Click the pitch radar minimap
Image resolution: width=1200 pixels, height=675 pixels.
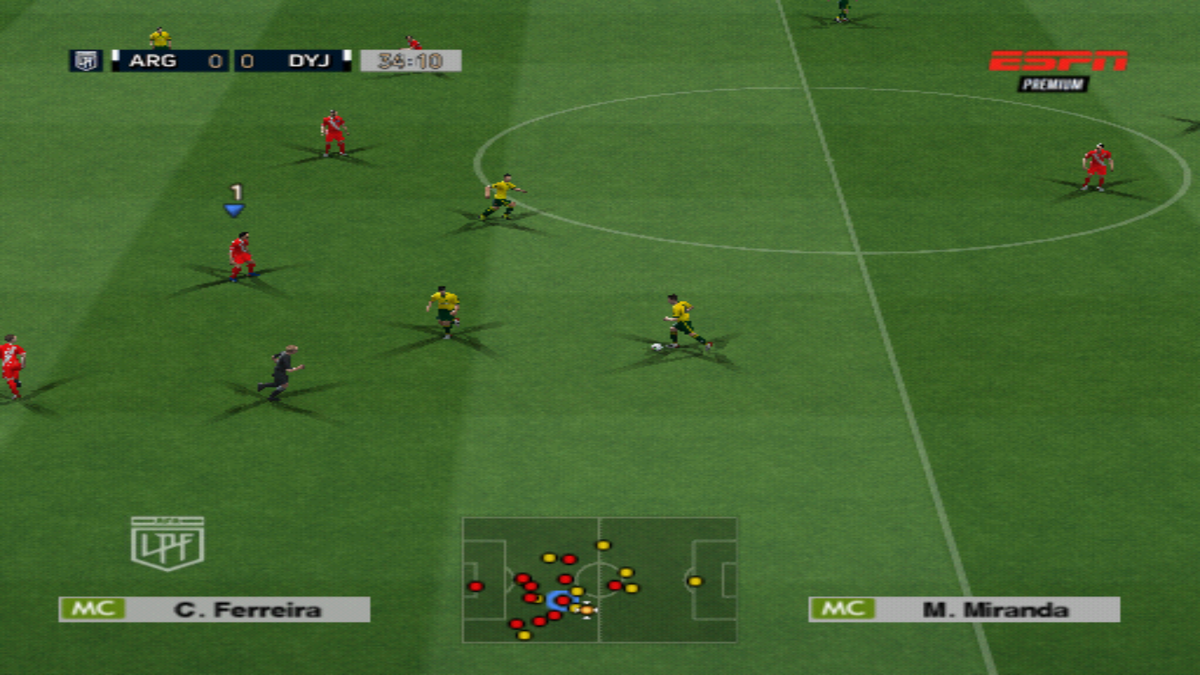[599, 579]
